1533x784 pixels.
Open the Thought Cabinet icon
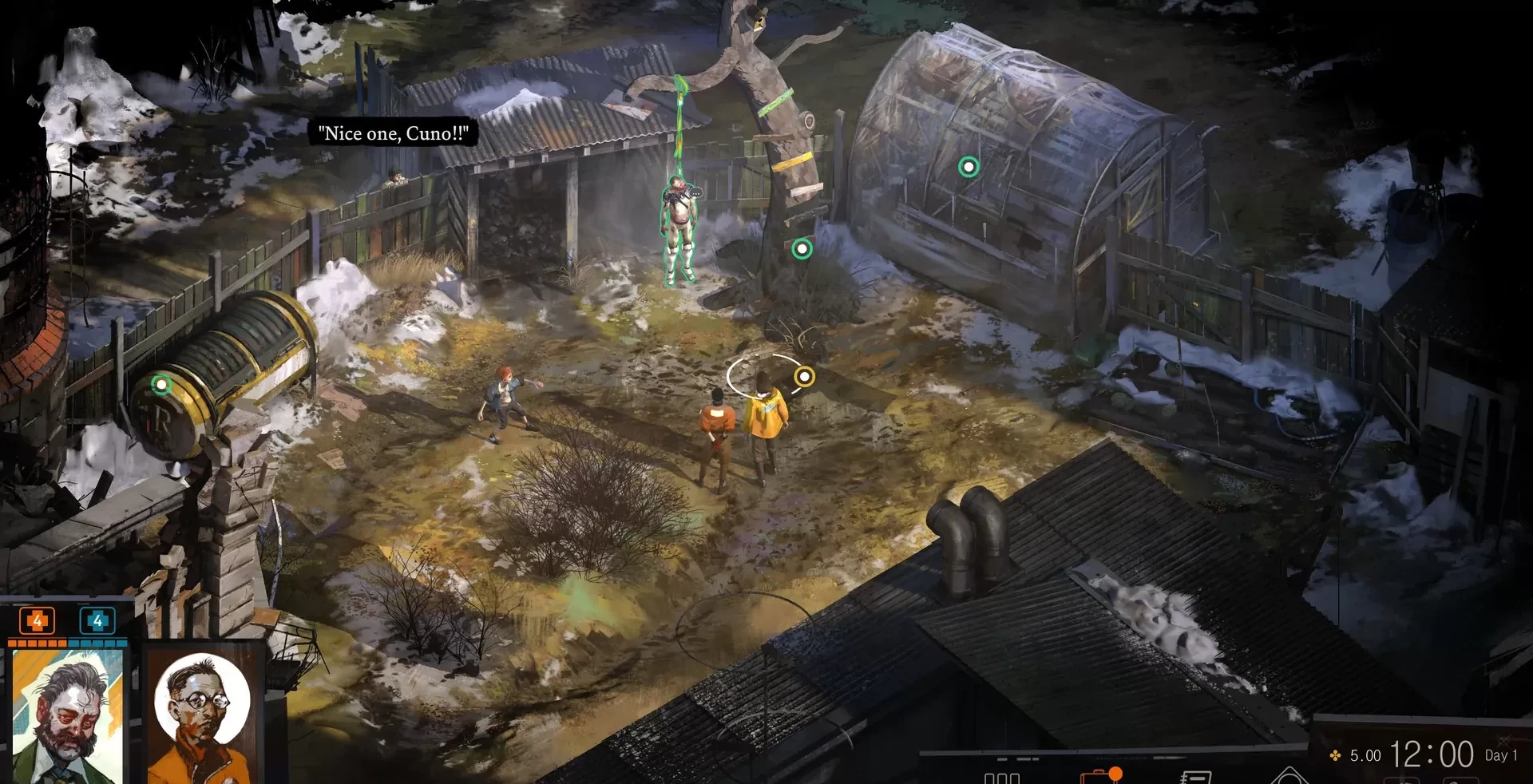coord(1288,776)
